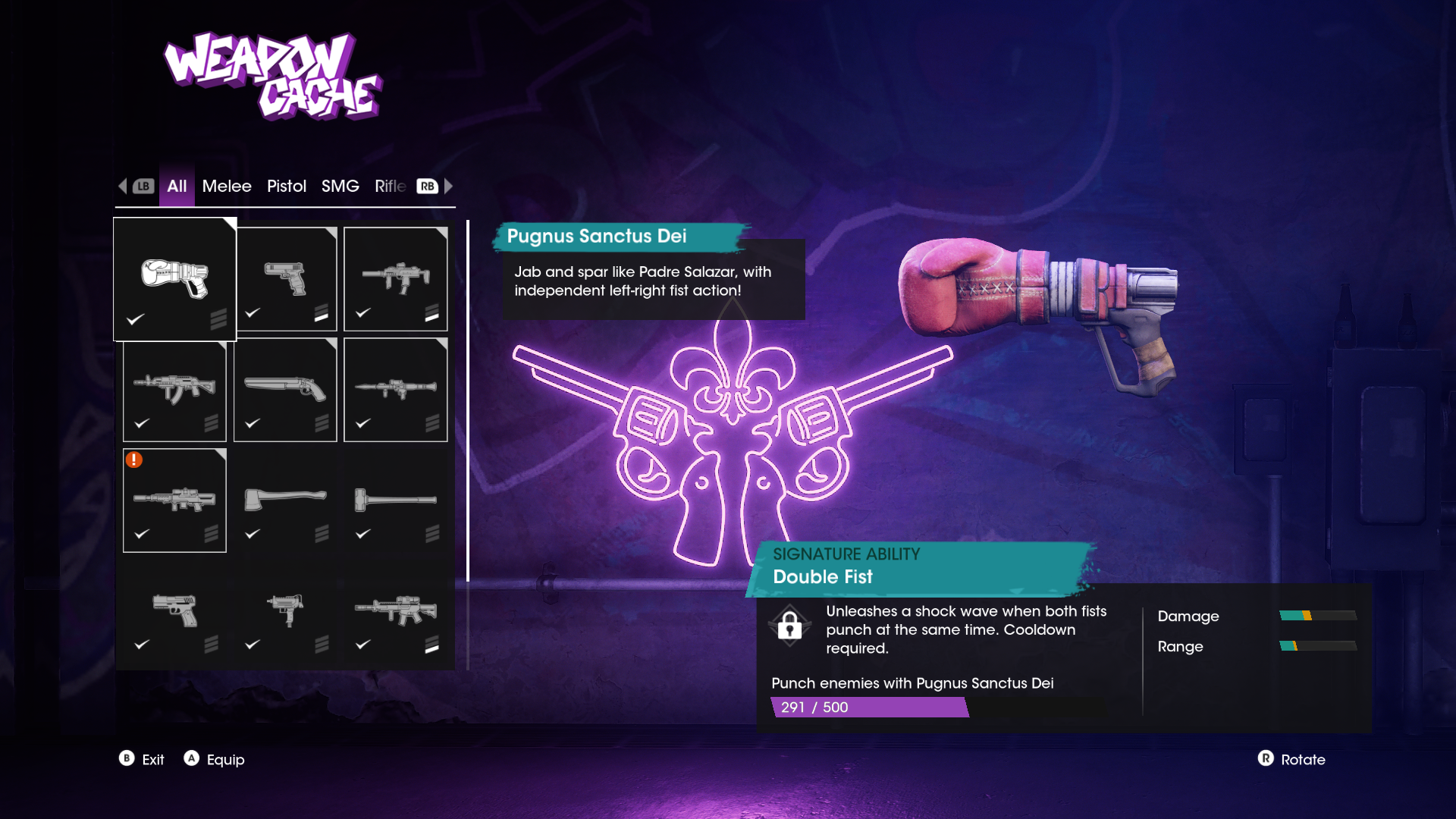Select the uzi machine pistol slot
Viewport: 1456px width, 819px height.
(x=285, y=611)
